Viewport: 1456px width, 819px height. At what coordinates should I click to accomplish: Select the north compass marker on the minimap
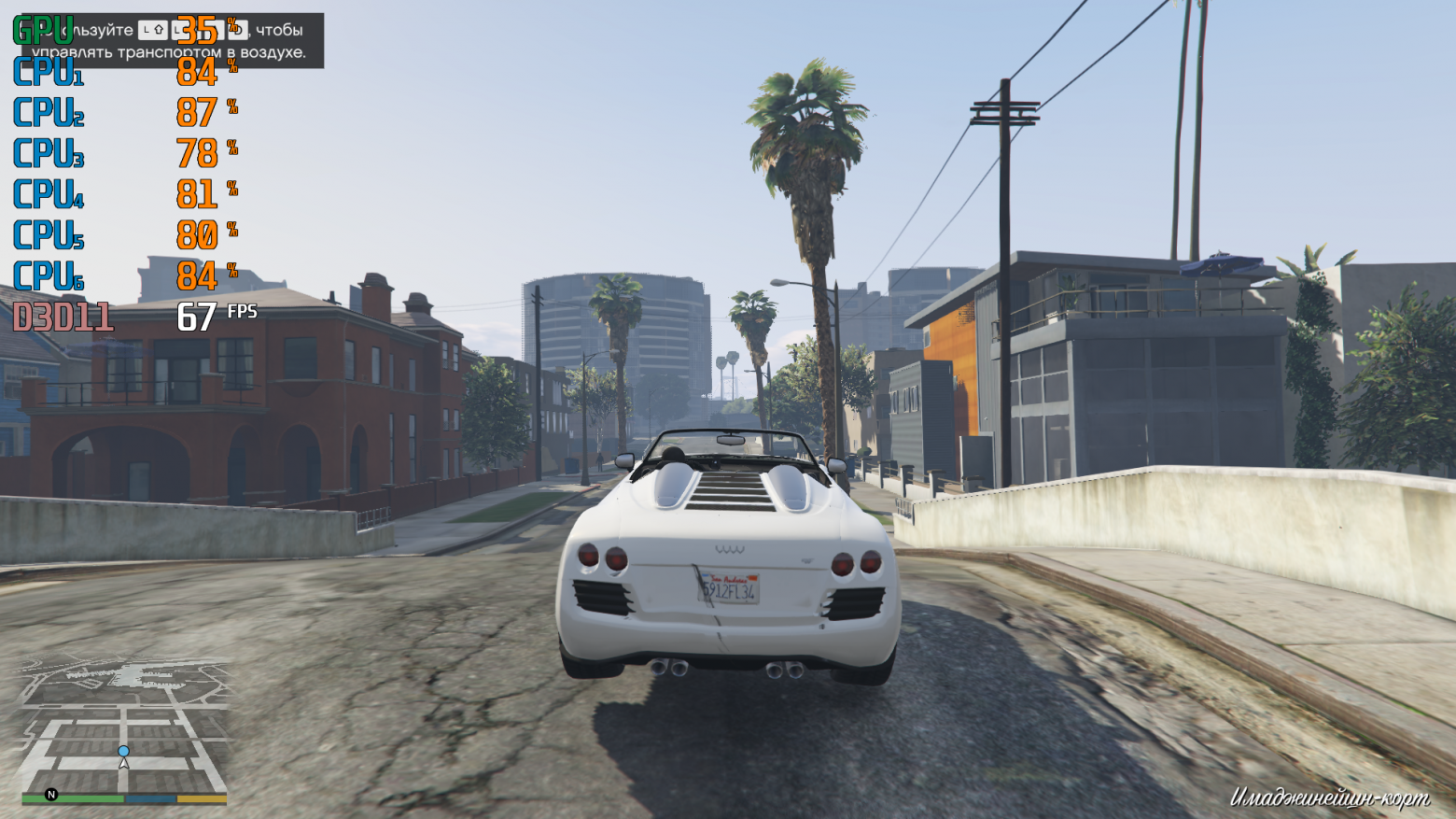tap(51, 795)
